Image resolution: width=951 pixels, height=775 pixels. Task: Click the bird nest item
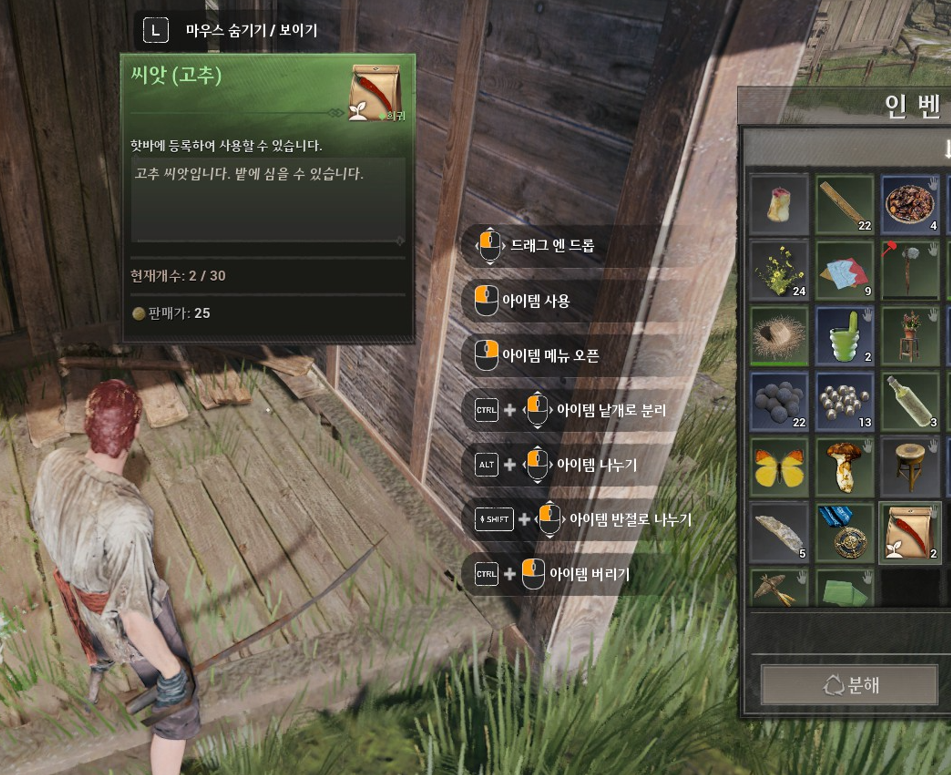tap(779, 336)
